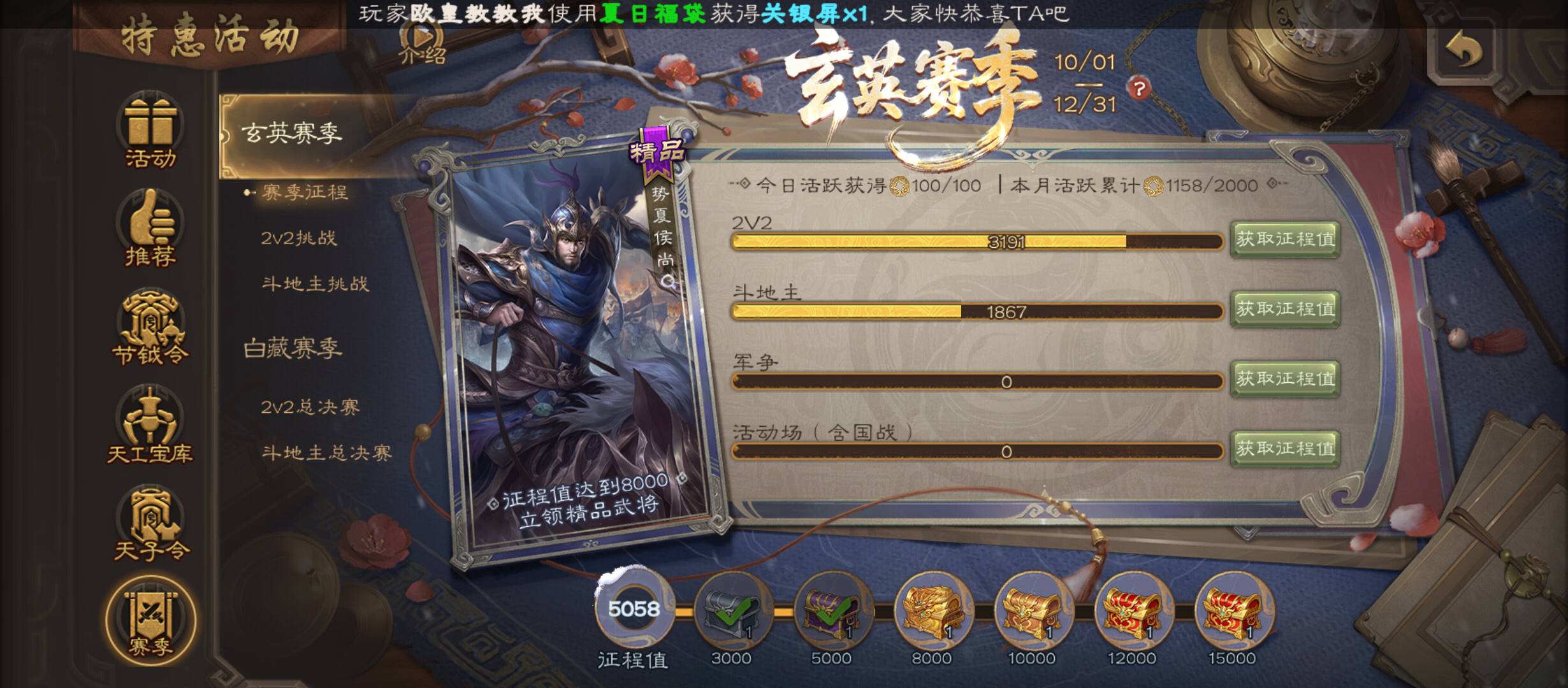Open the 斗地主挑战 entry
This screenshot has width=1568, height=688.
[315, 283]
